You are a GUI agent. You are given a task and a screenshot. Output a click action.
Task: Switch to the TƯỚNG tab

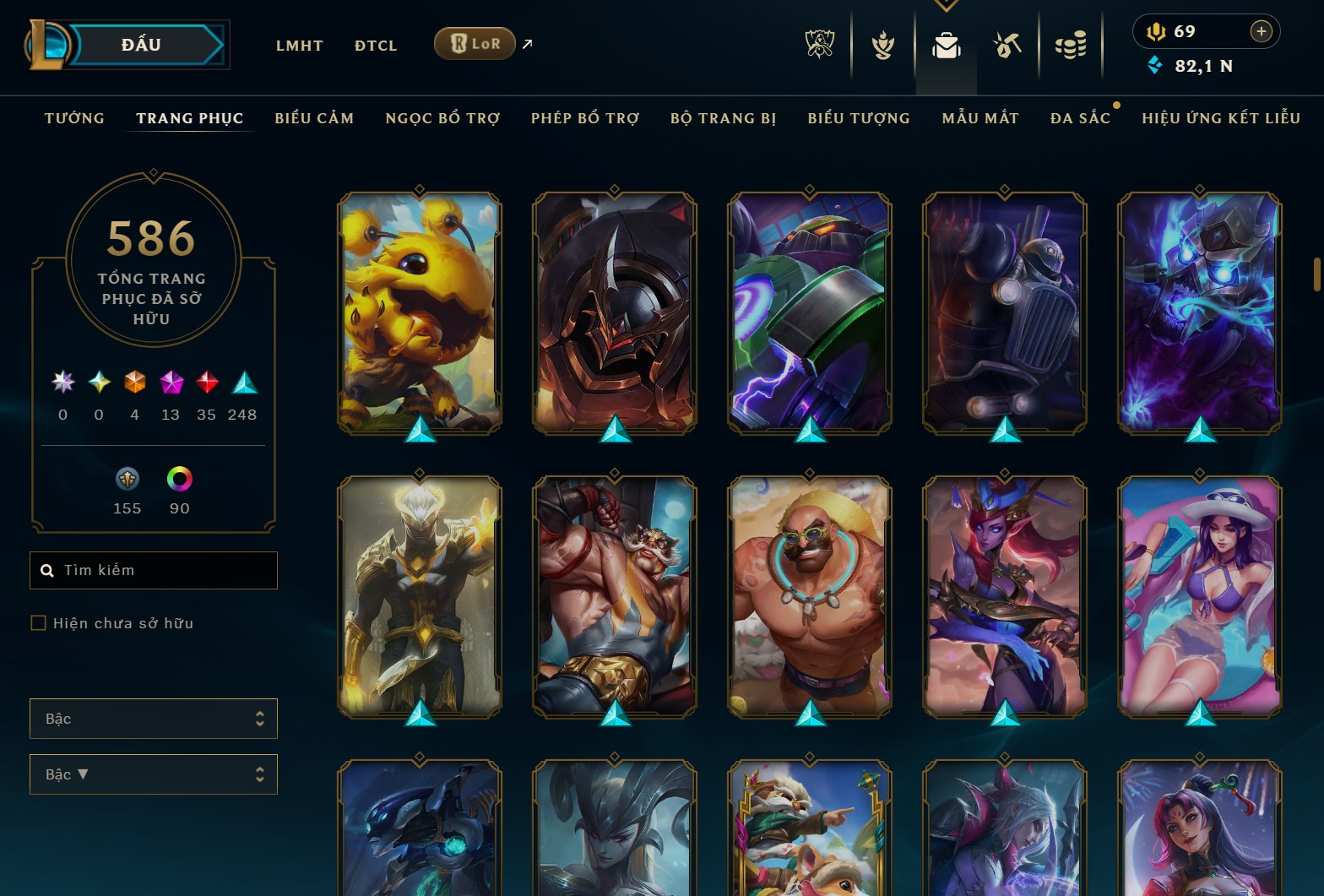[x=74, y=118]
